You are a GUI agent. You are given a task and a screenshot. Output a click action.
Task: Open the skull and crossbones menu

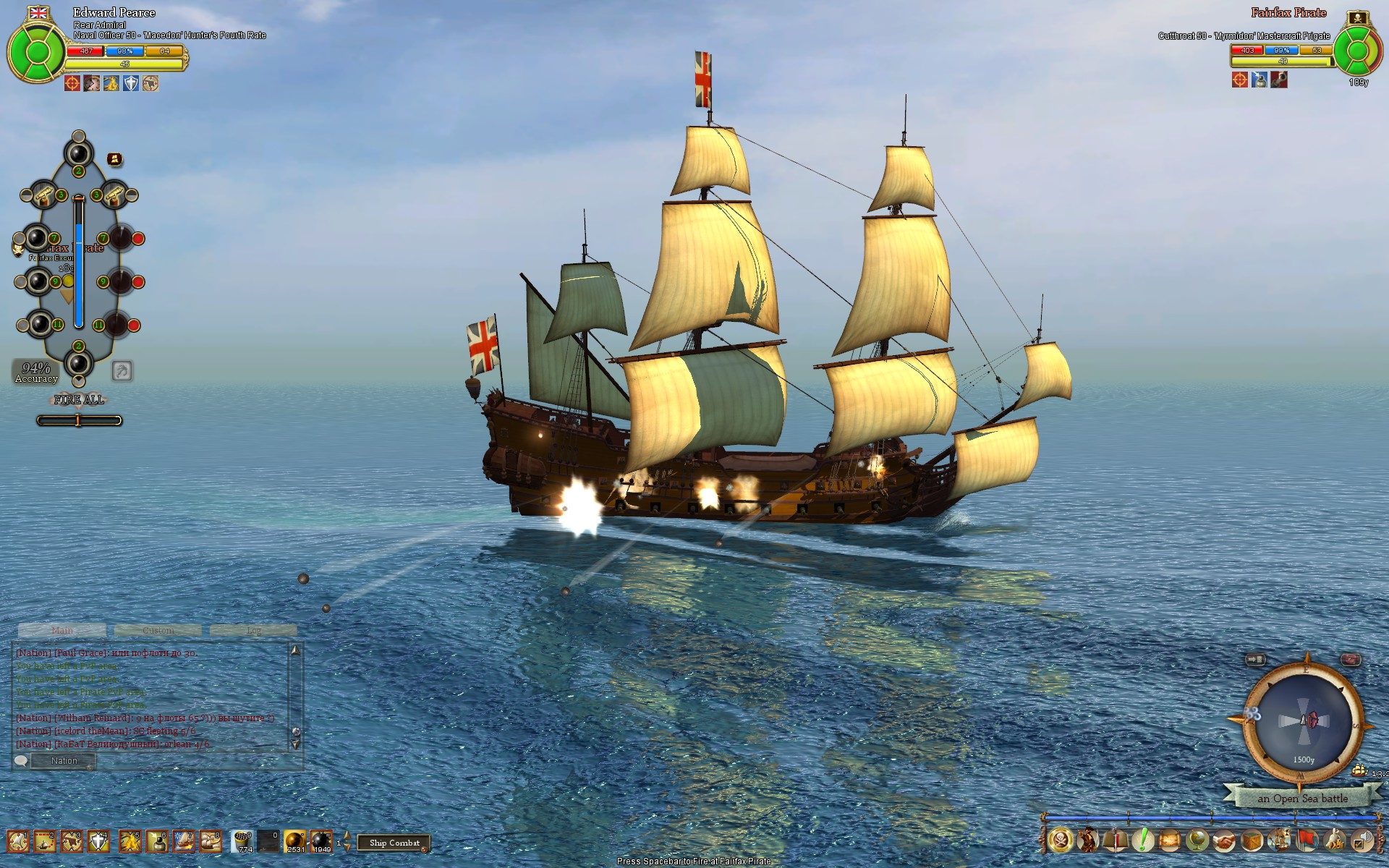pyautogui.click(x=1060, y=841)
